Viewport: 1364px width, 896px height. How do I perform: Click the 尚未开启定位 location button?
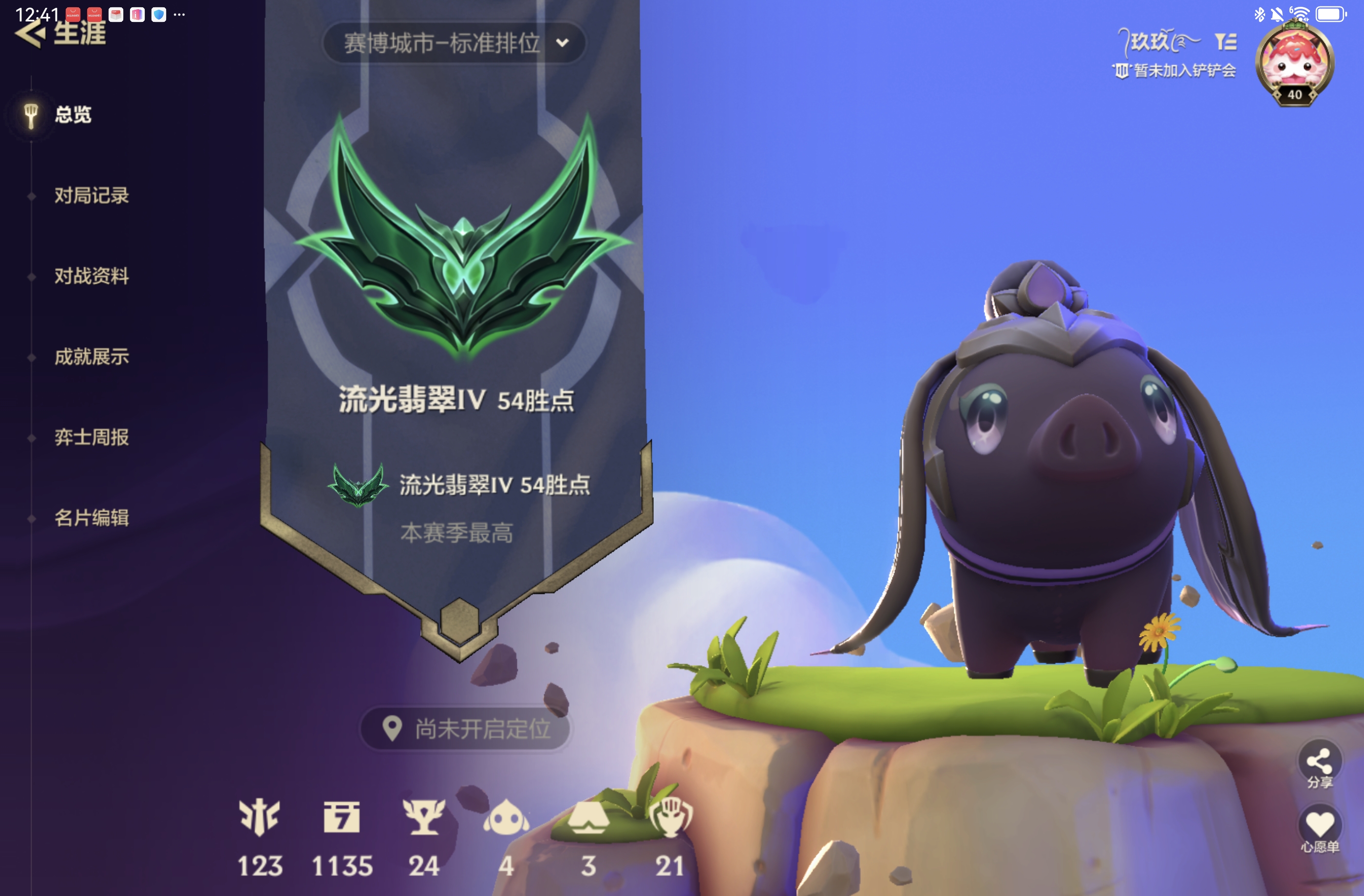pos(465,728)
